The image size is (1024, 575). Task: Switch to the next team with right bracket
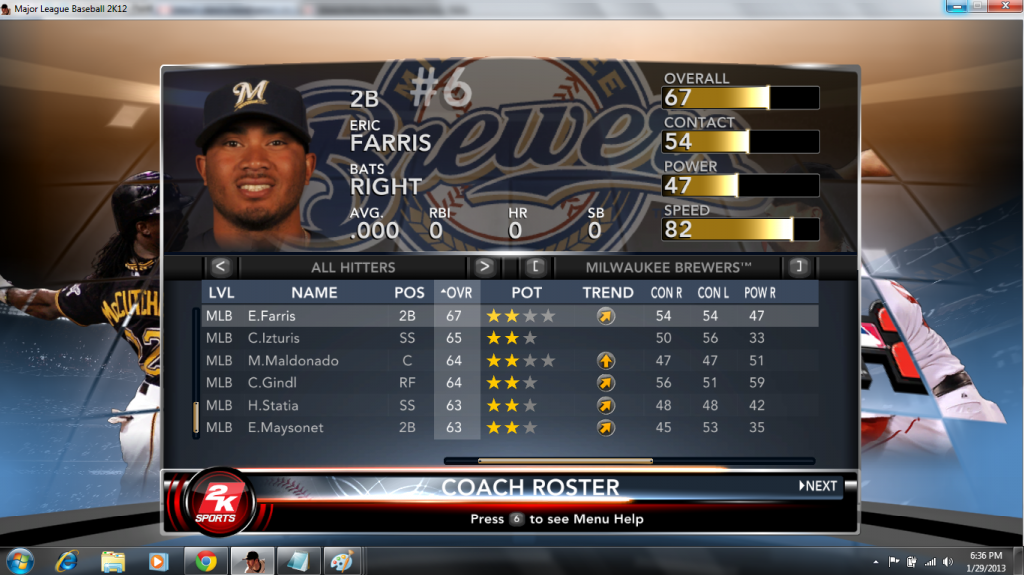tap(798, 267)
